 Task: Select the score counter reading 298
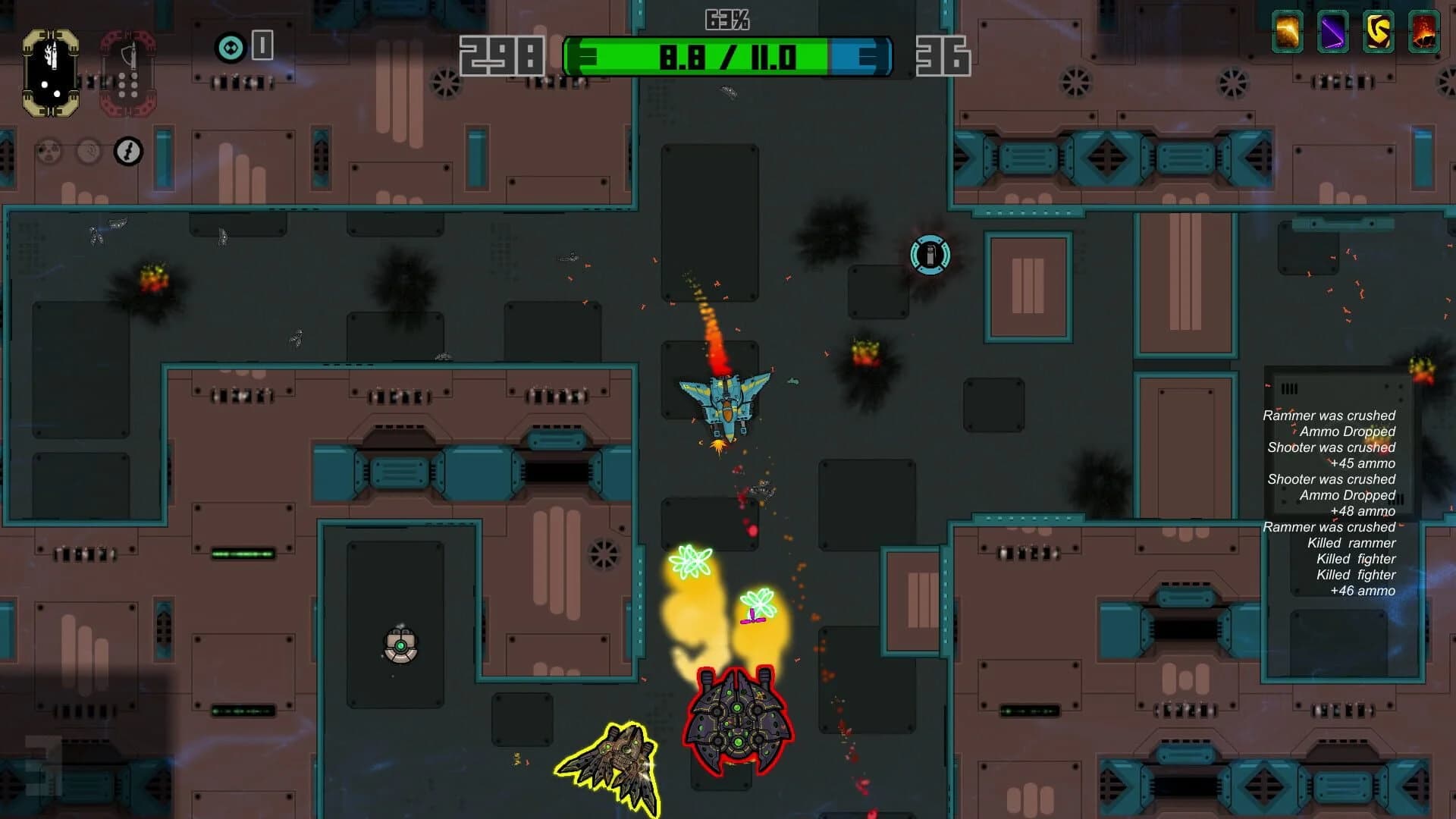point(504,55)
